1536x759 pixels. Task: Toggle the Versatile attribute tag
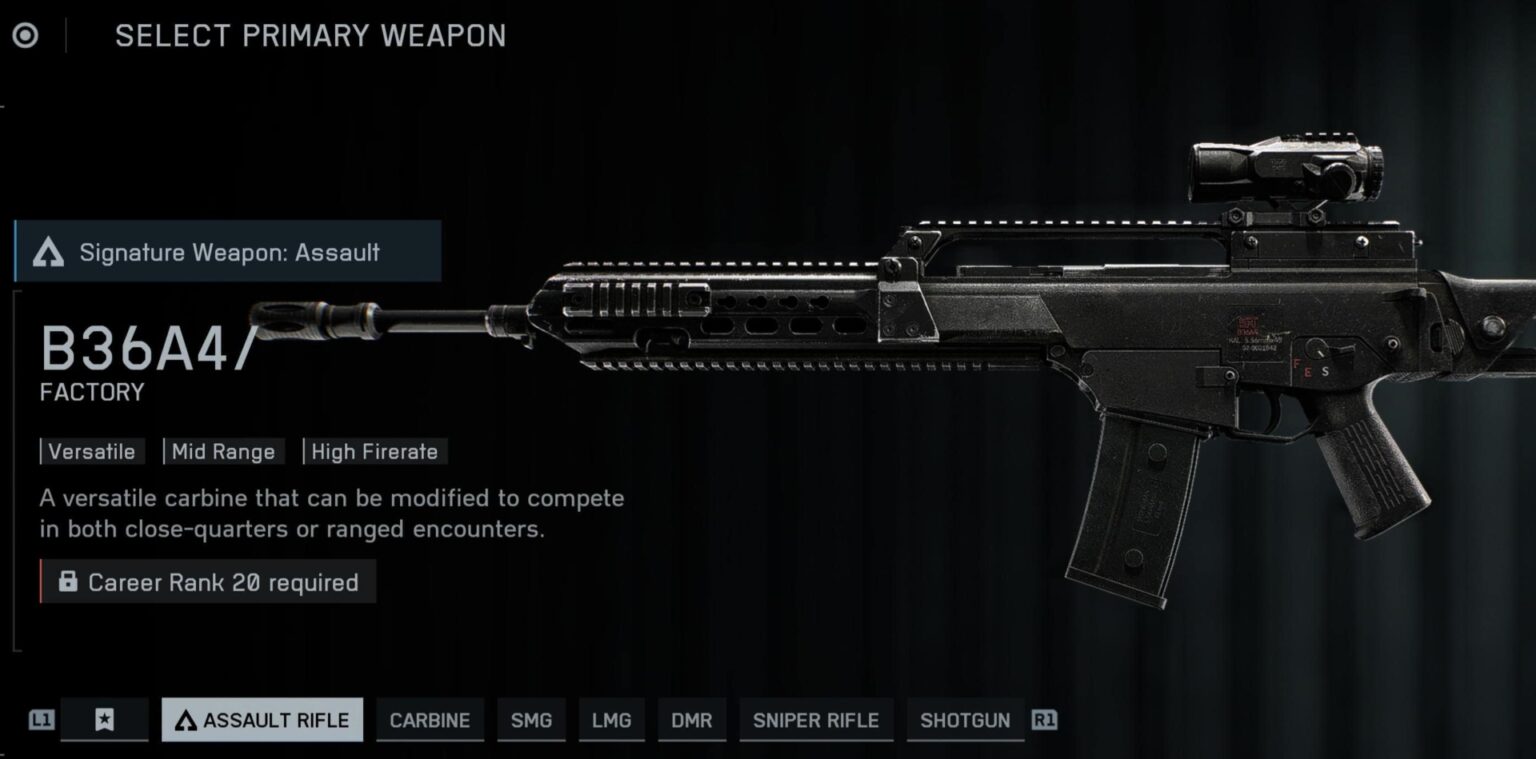tap(92, 452)
